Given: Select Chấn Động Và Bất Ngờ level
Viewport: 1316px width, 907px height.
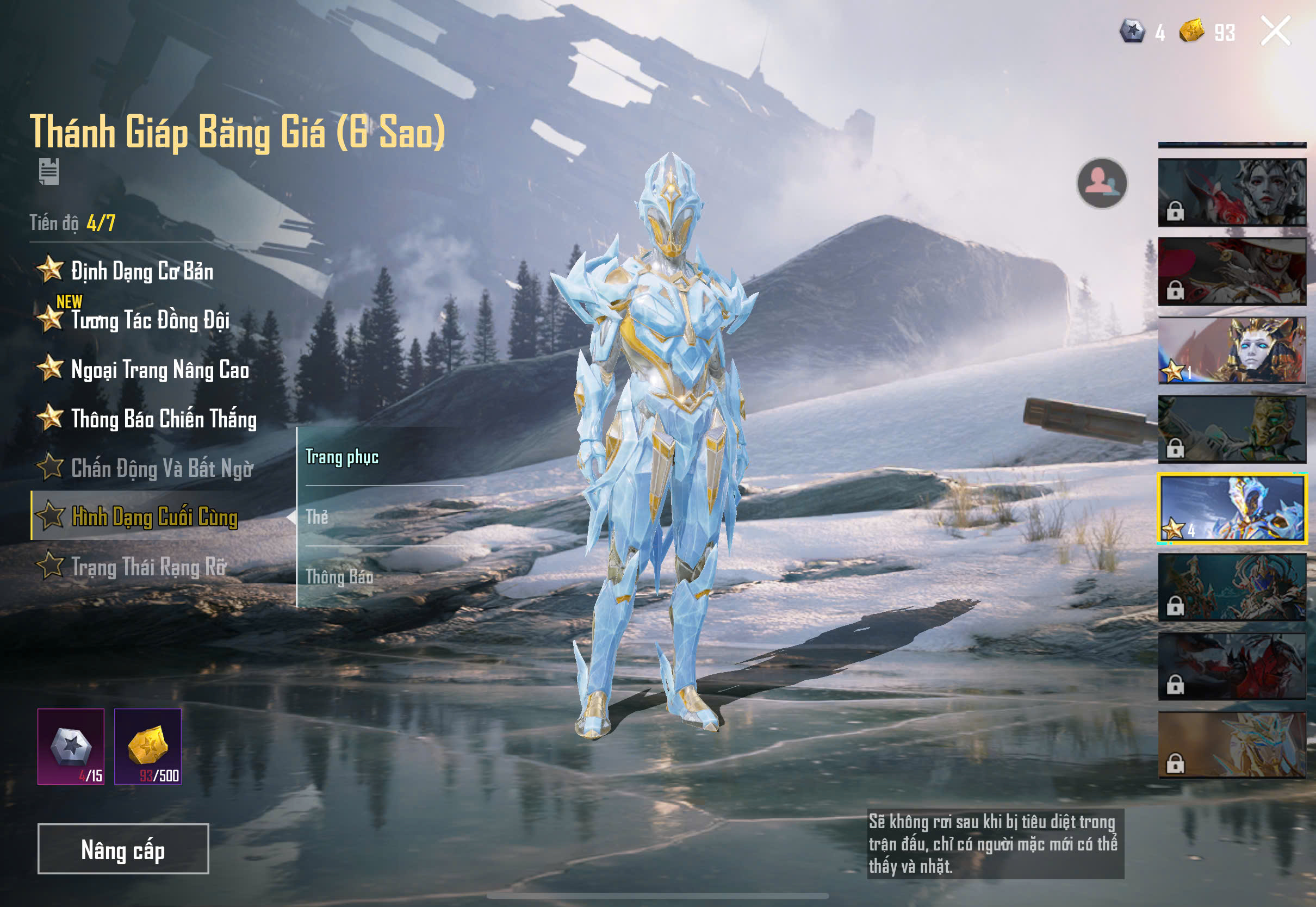Looking at the screenshot, I should click(162, 468).
